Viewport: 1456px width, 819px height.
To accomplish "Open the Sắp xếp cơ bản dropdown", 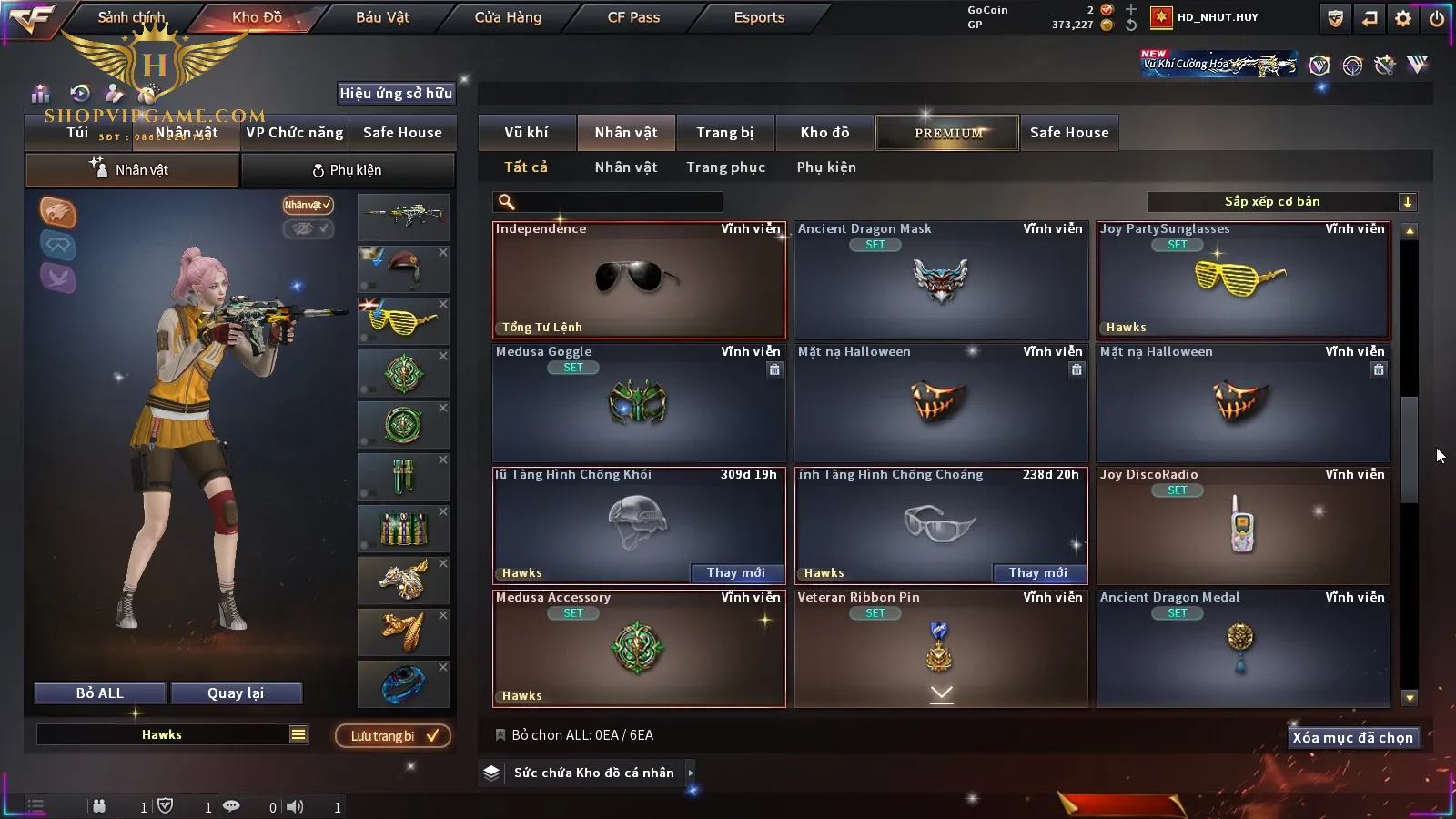I will coord(1281,202).
